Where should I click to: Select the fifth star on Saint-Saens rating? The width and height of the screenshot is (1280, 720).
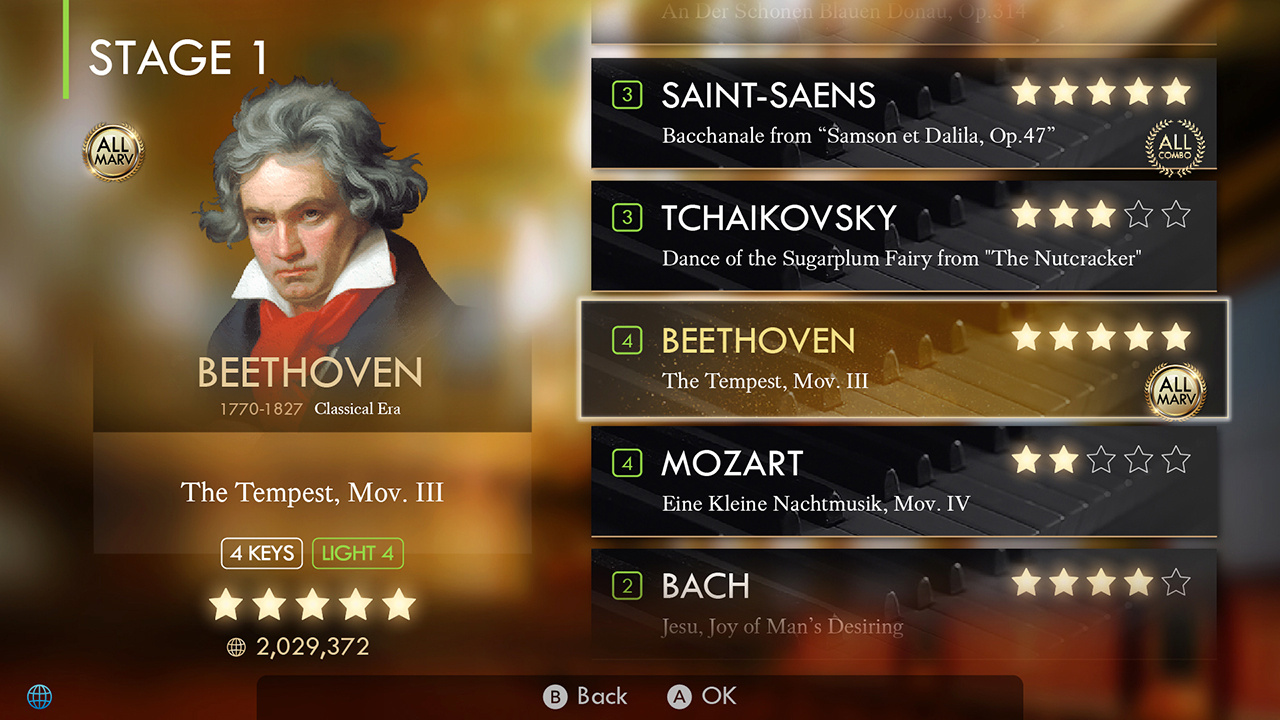[x=1177, y=92]
